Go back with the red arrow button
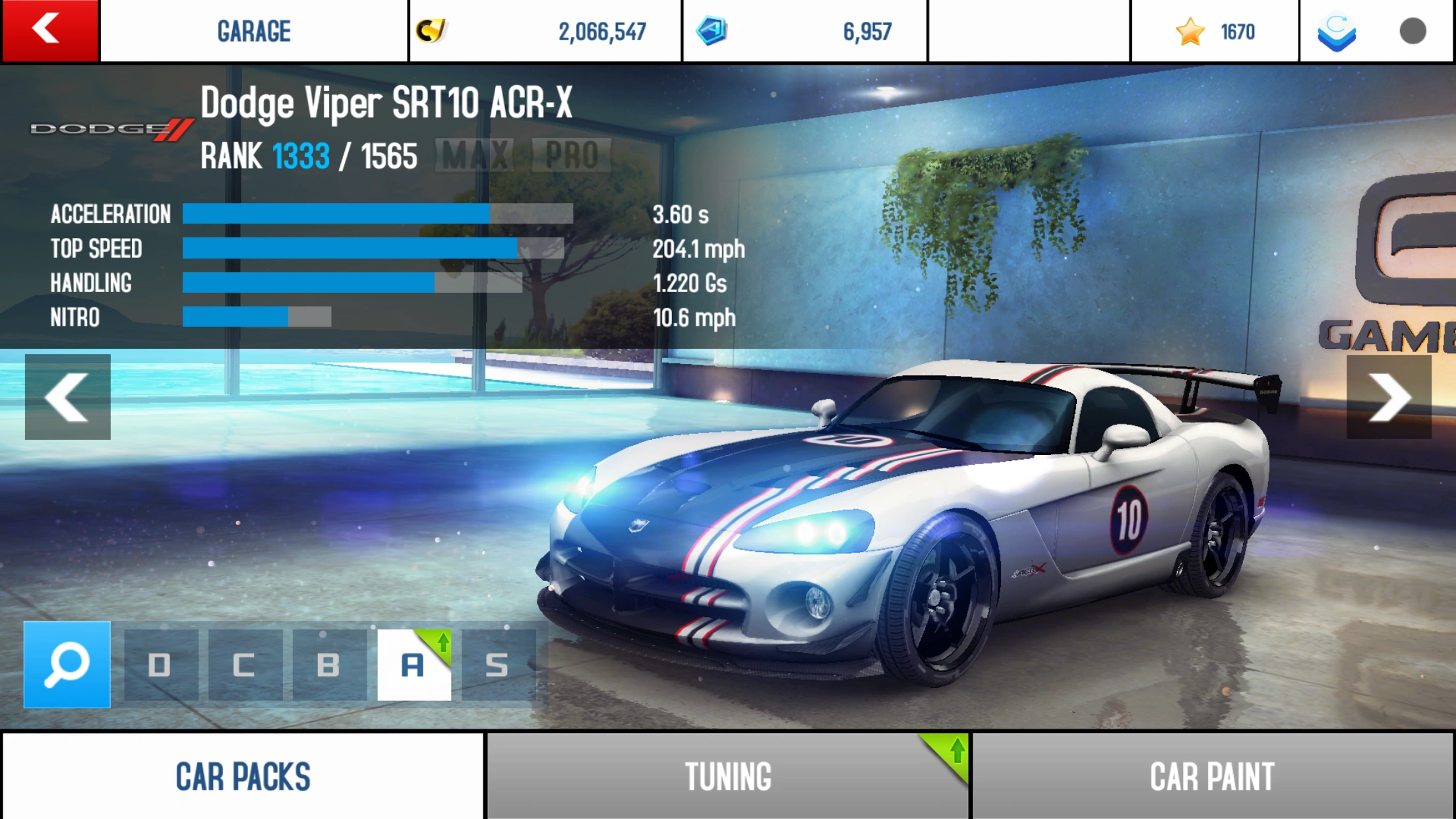The width and height of the screenshot is (1456, 819). (x=49, y=30)
